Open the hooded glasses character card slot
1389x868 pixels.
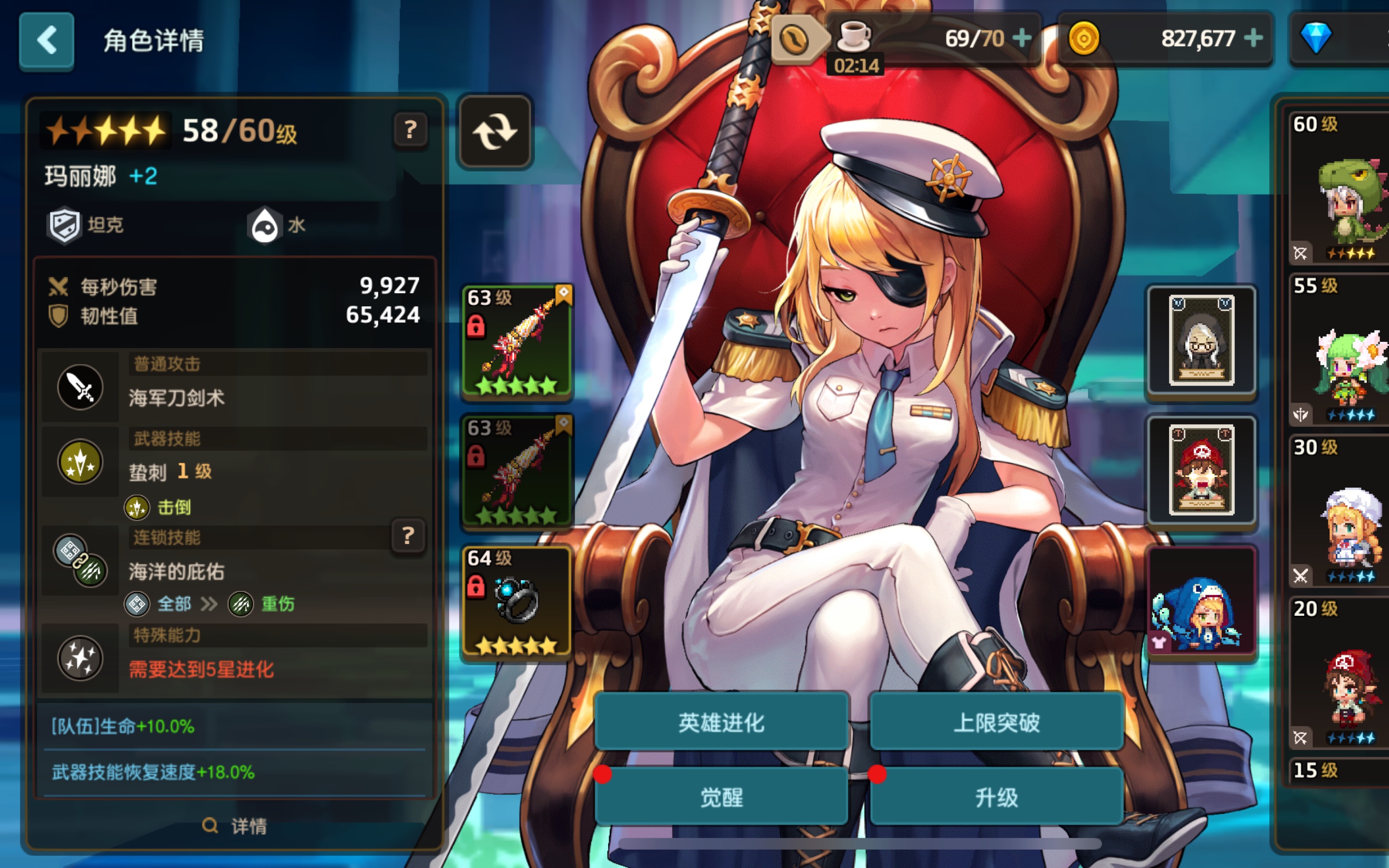pos(1201,341)
